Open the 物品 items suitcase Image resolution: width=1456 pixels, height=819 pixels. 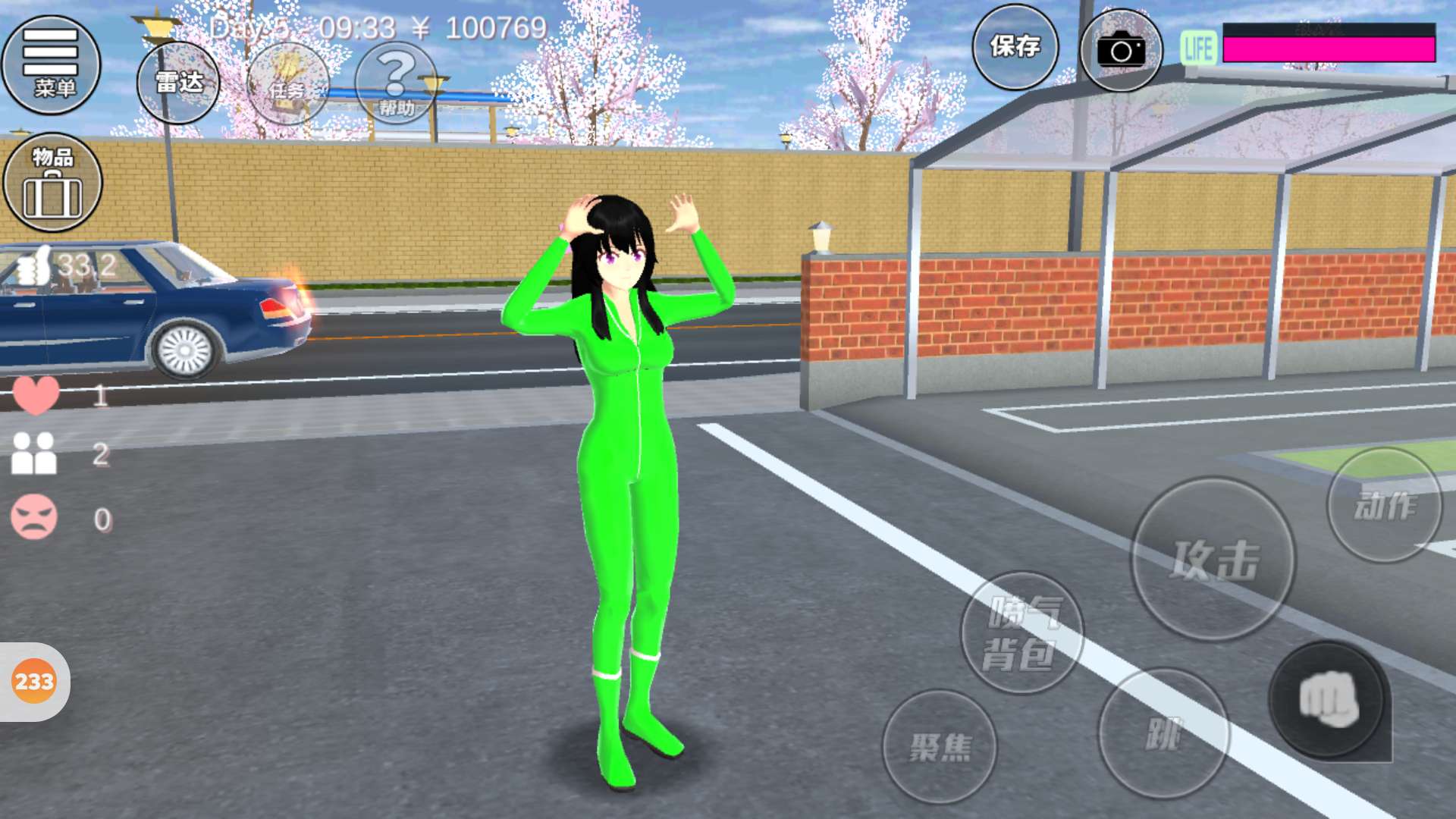pyautogui.click(x=52, y=183)
